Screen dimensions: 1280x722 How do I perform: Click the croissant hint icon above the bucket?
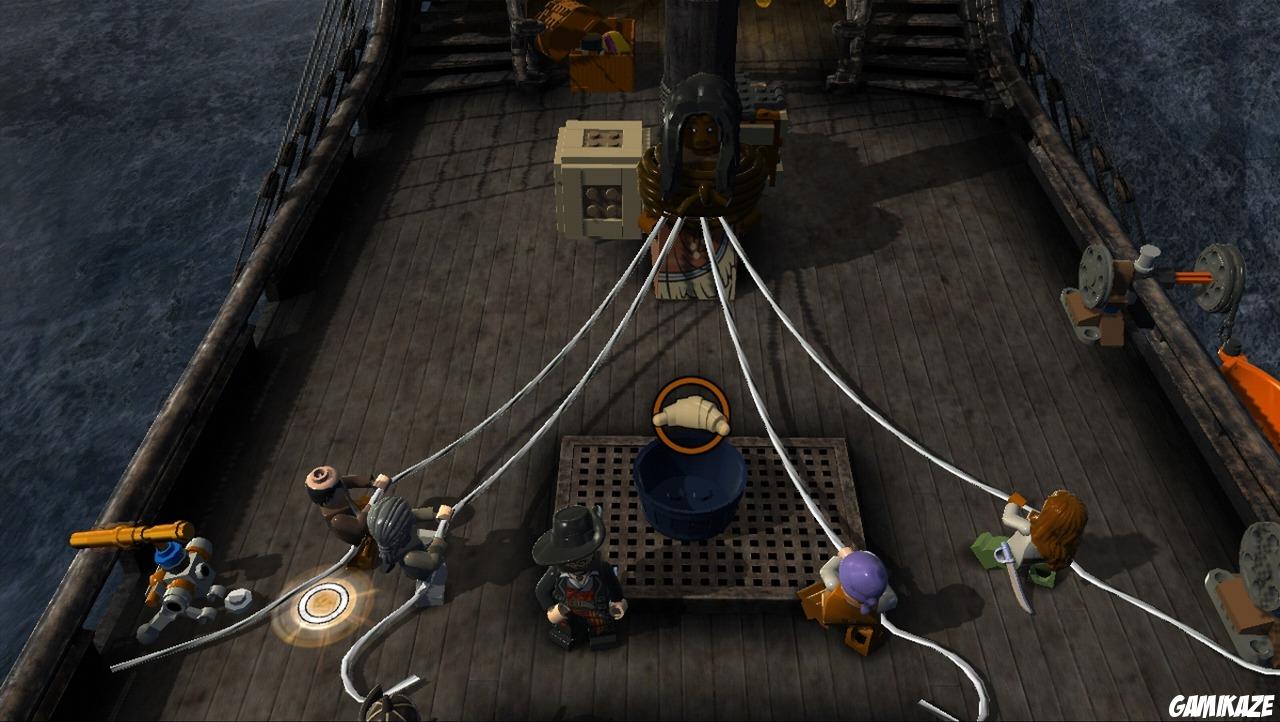pyautogui.click(x=690, y=415)
